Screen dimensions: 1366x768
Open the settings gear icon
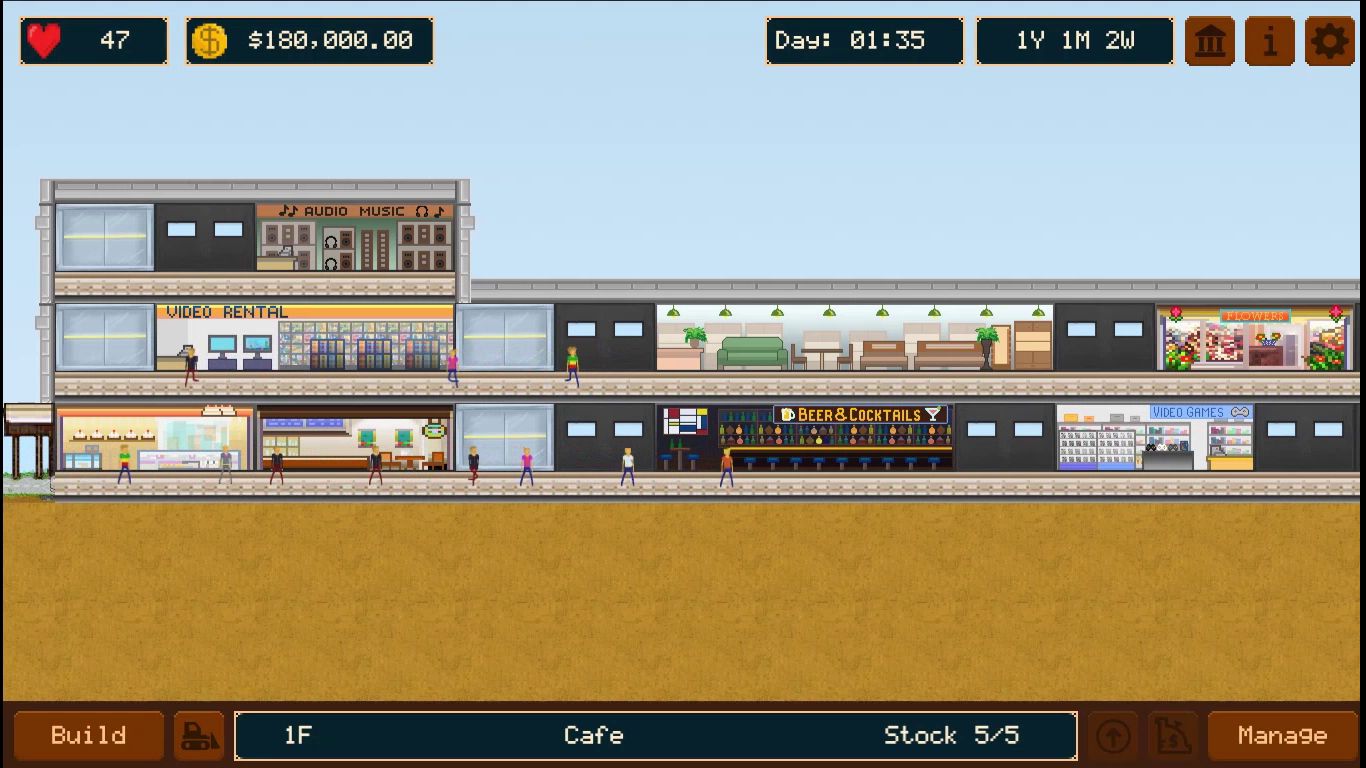click(1331, 41)
